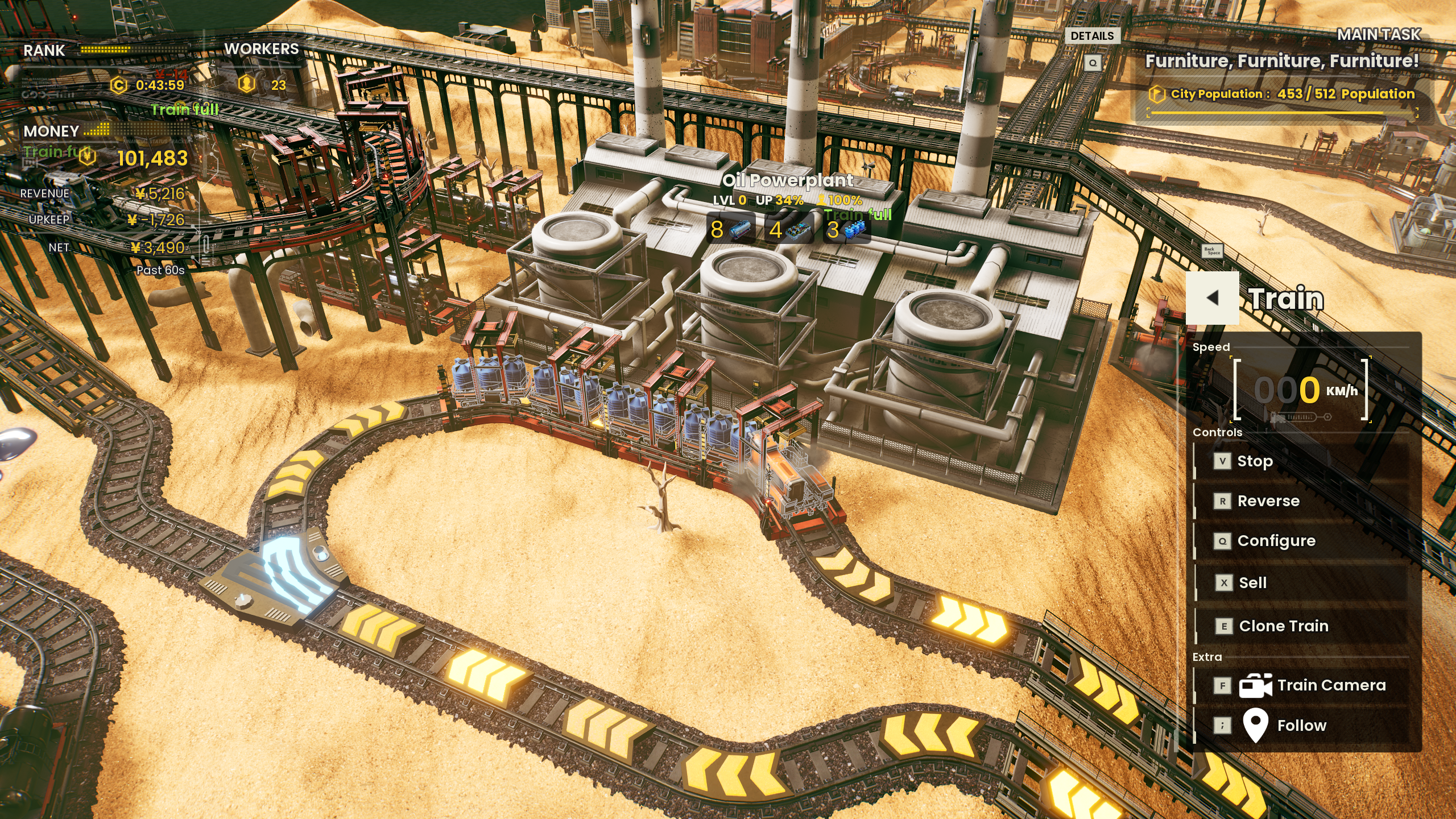Sell the selected train
Viewport: 1456px width, 819px height.
(x=1252, y=583)
